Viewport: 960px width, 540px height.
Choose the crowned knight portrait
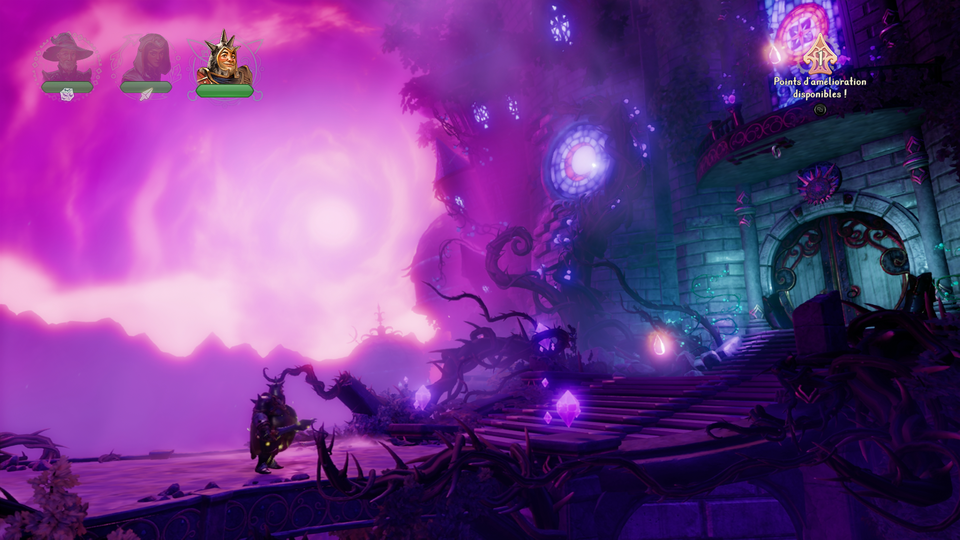pyautogui.click(x=224, y=60)
